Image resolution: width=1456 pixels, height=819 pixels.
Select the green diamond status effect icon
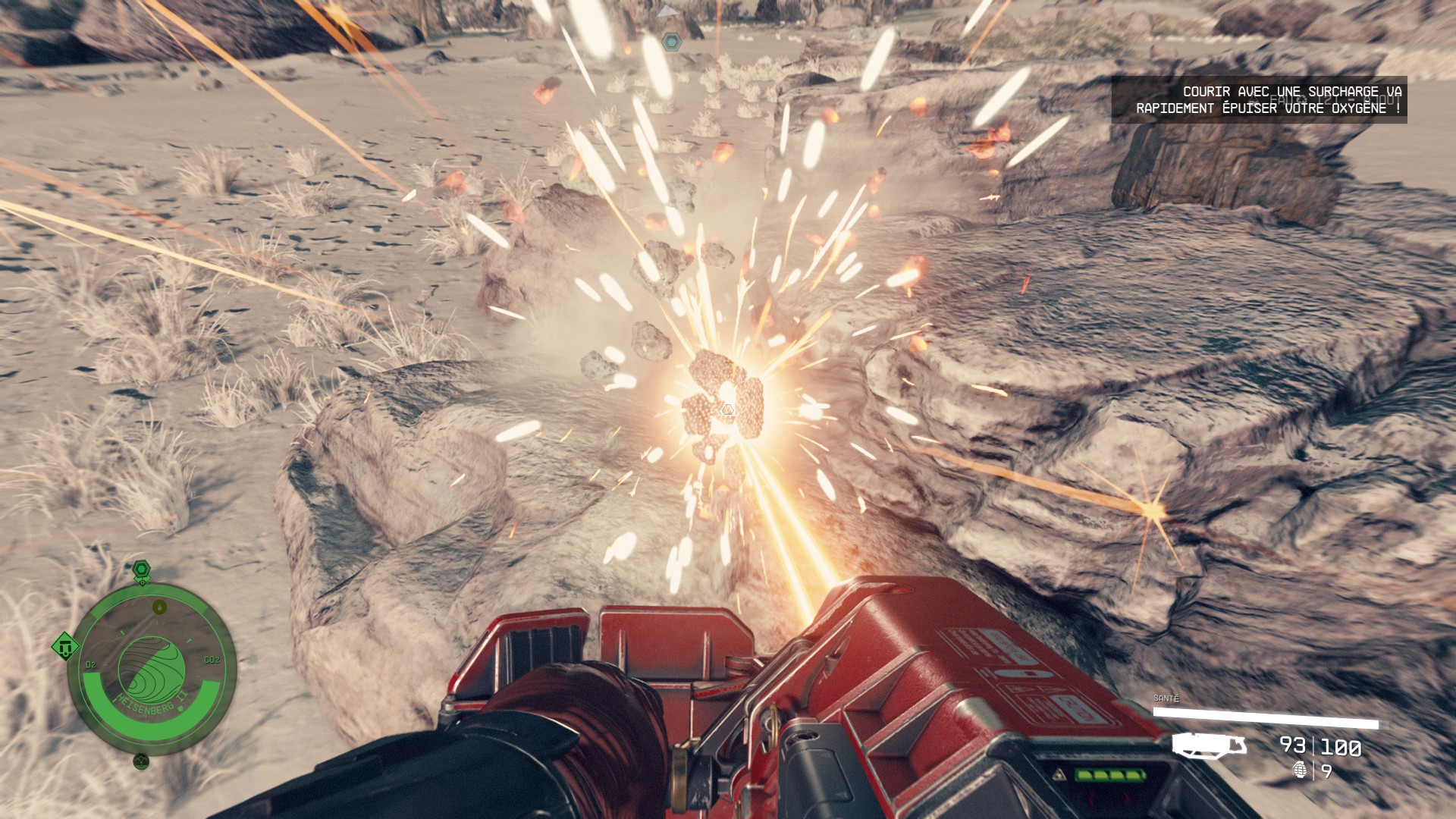pos(66,647)
